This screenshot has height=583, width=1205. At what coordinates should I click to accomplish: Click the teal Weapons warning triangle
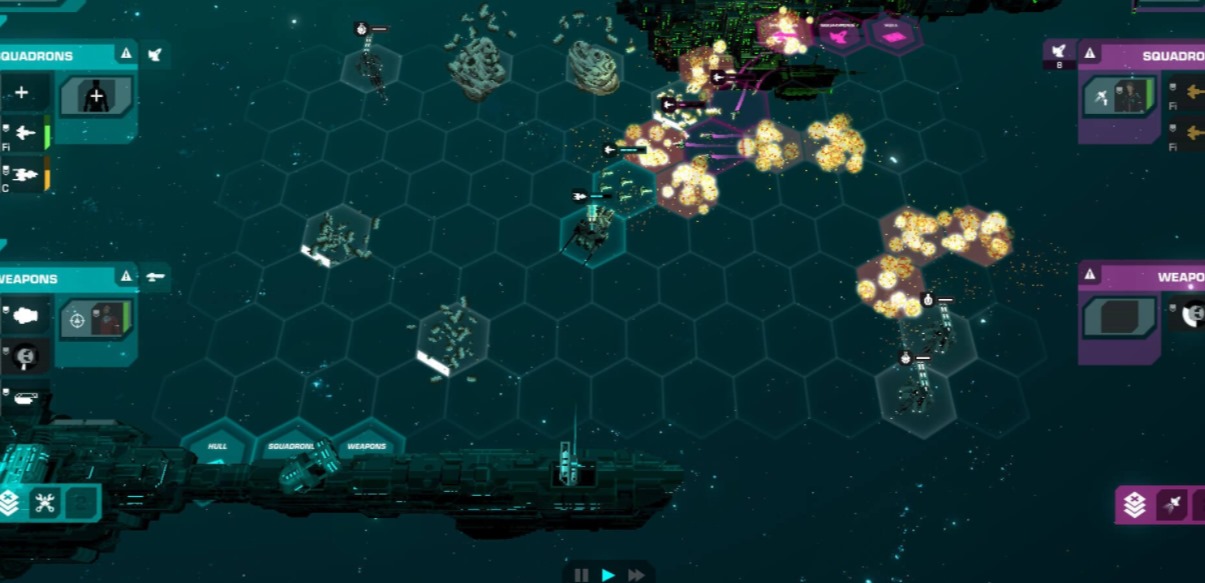click(x=126, y=276)
